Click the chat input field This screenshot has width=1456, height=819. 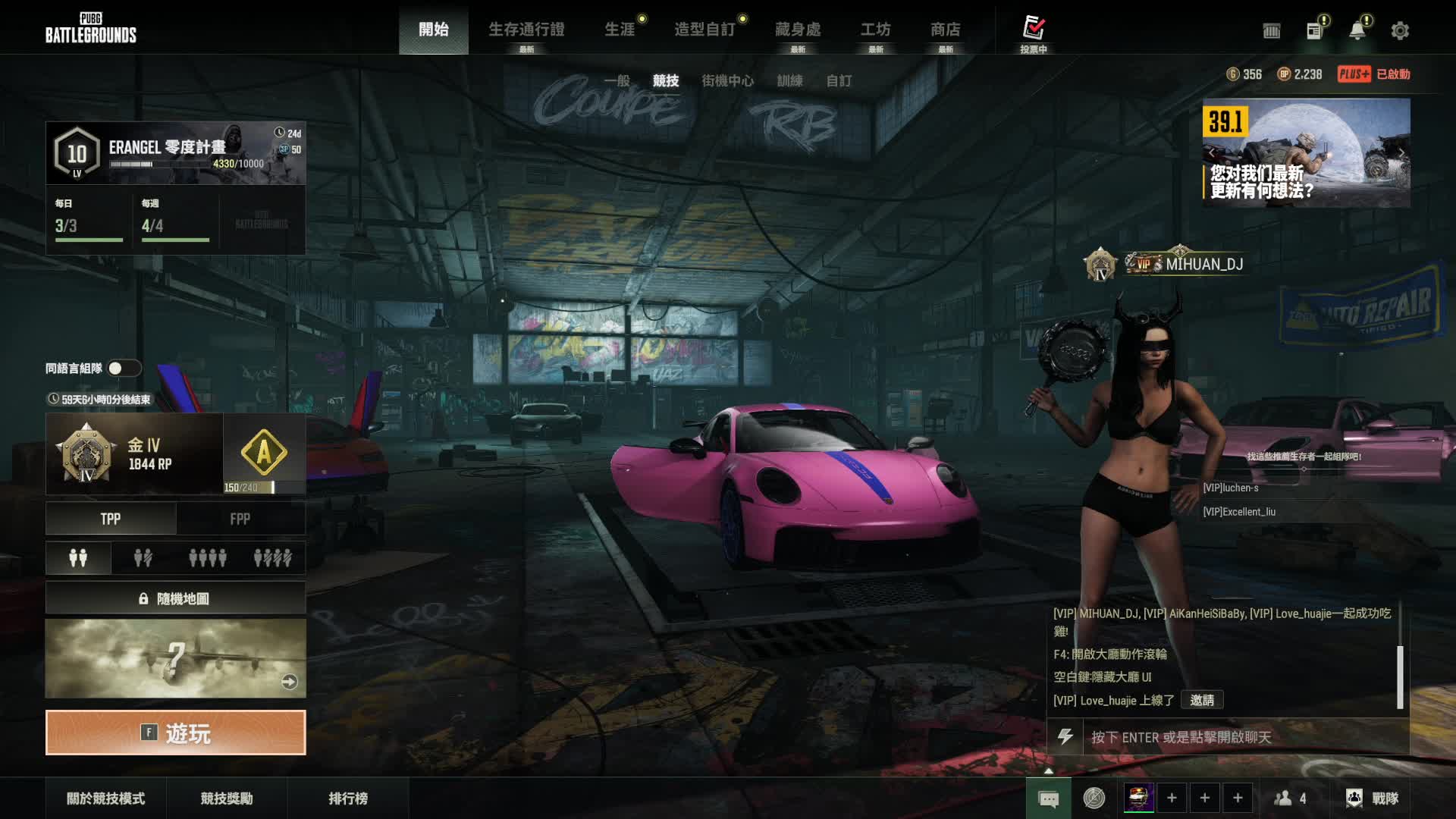tap(1244, 737)
